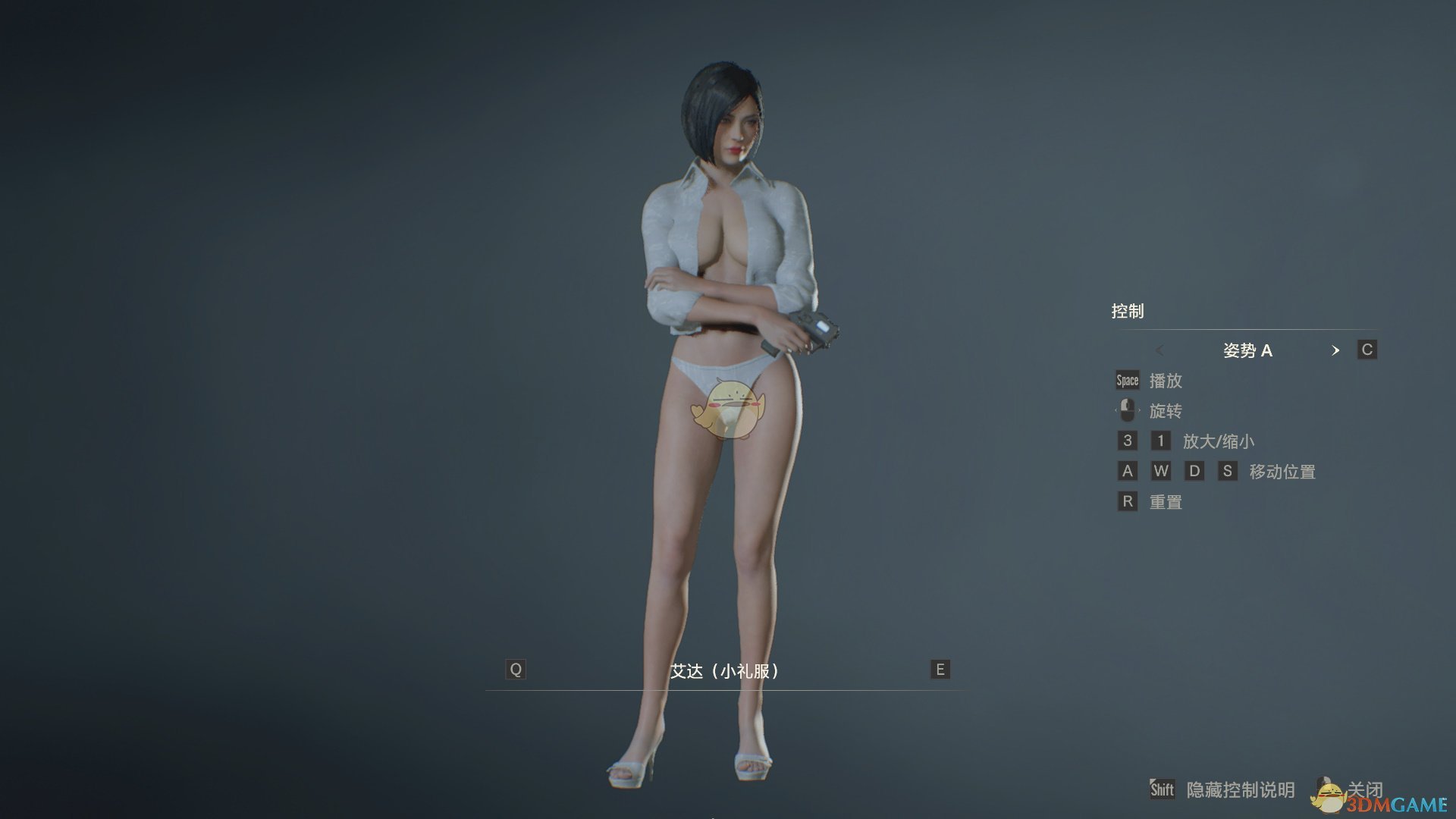
Task: Click the S key icon in 移动位置 row
Action: 1228,470
